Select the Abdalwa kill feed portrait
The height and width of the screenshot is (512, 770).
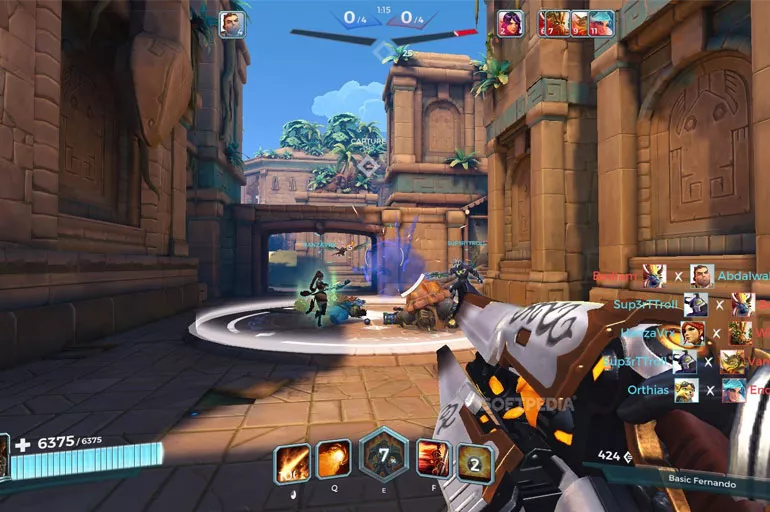[702, 276]
